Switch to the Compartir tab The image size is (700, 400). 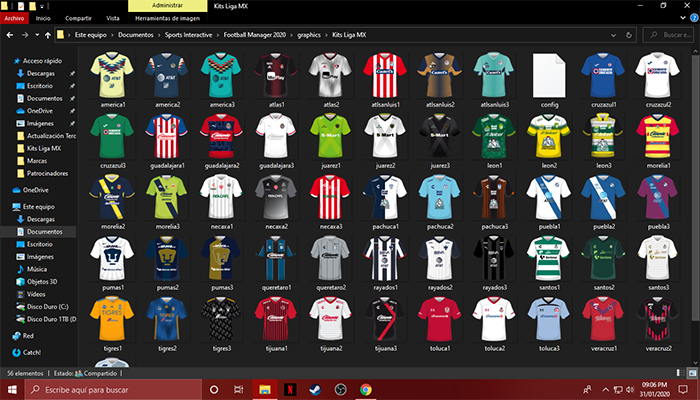pyautogui.click(x=78, y=18)
